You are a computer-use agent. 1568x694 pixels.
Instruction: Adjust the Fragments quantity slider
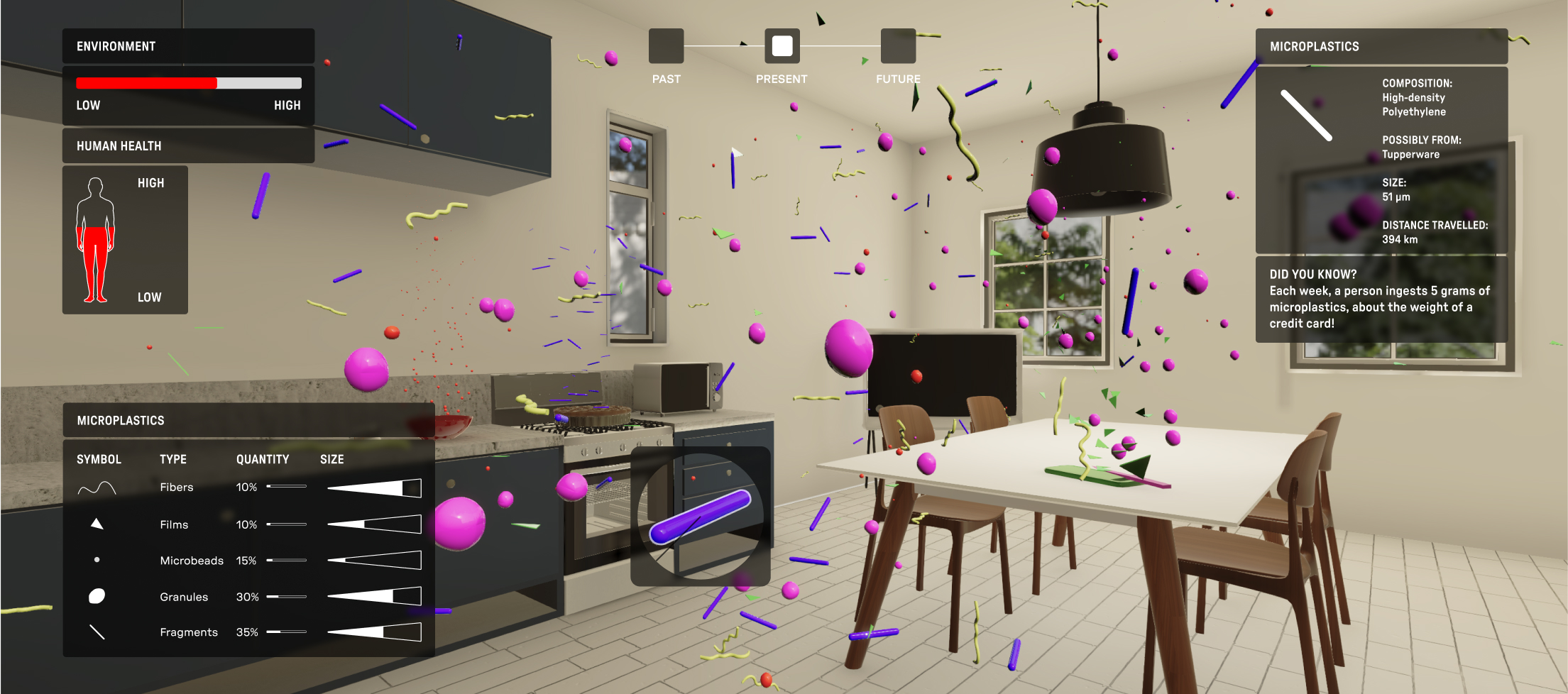(286, 632)
